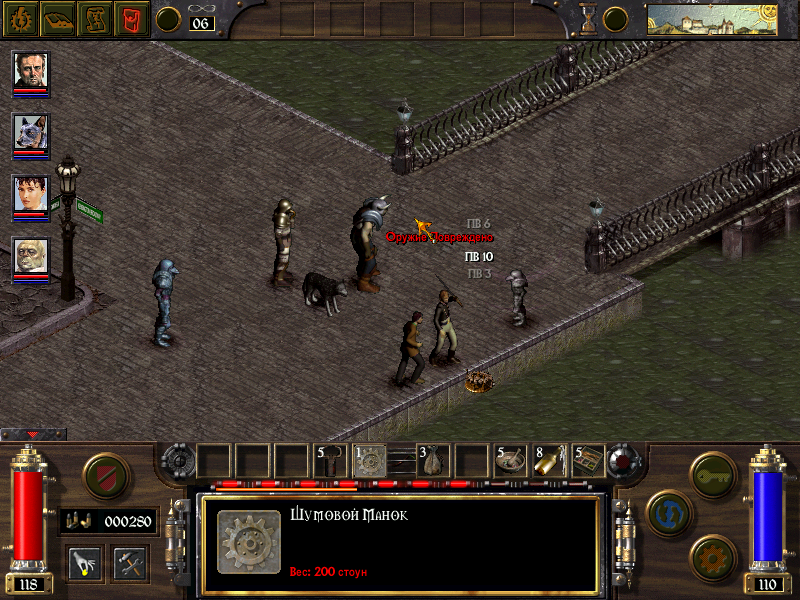
Task: Select the mortar bowl hotbar slot
Action: (x=511, y=459)
